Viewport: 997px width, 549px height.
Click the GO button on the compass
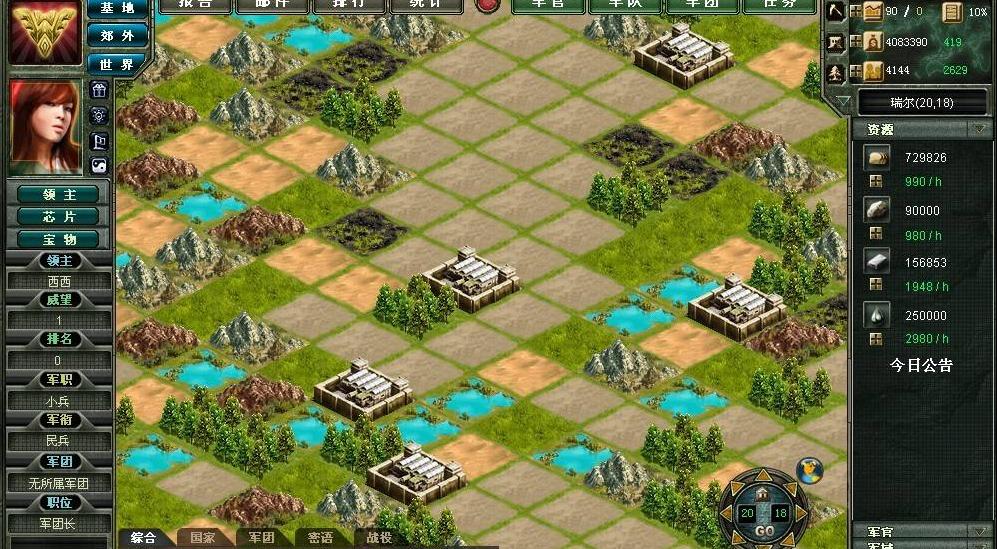[764, 531]
